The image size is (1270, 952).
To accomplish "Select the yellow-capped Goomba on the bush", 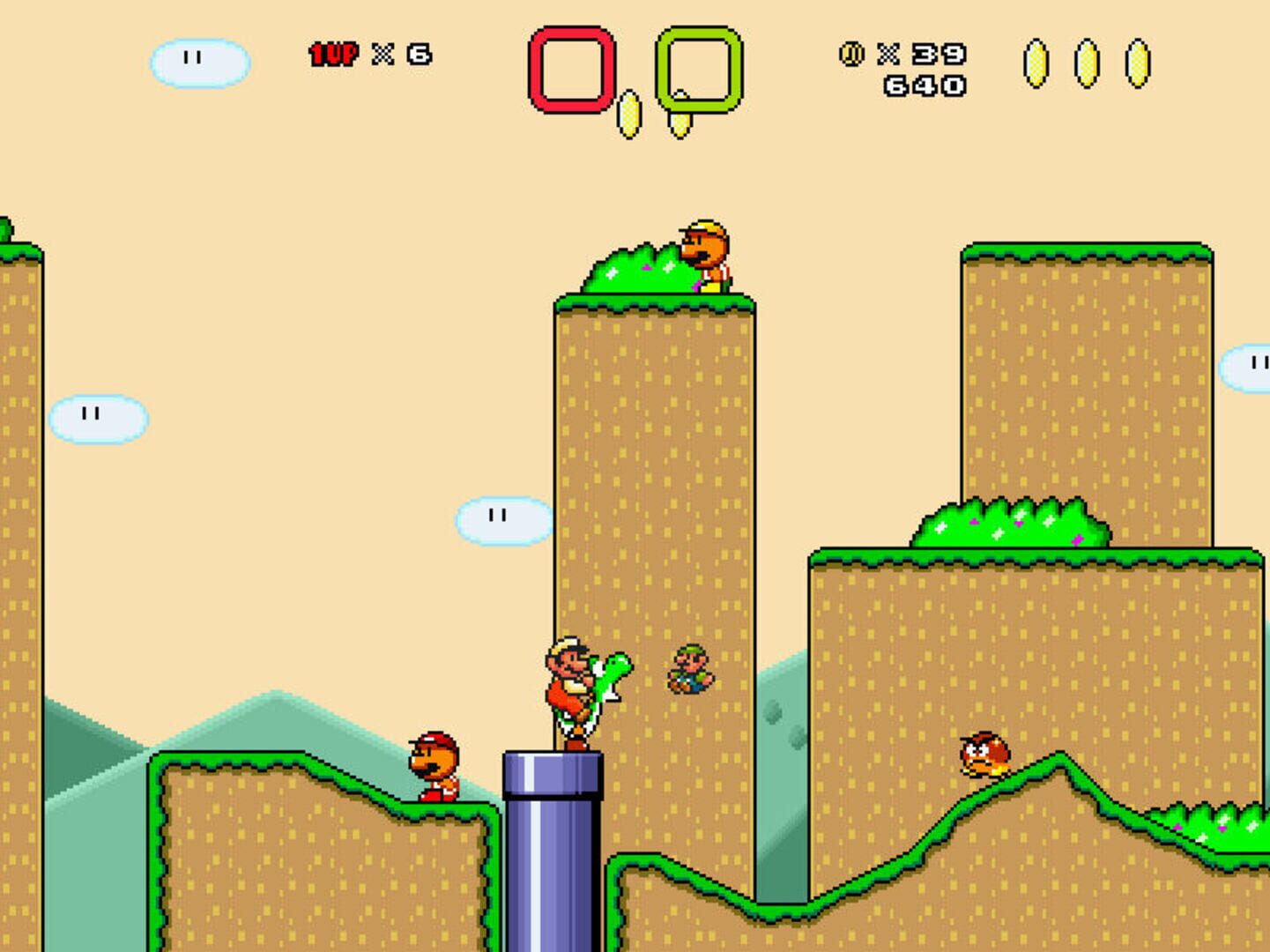I will 705,251.
